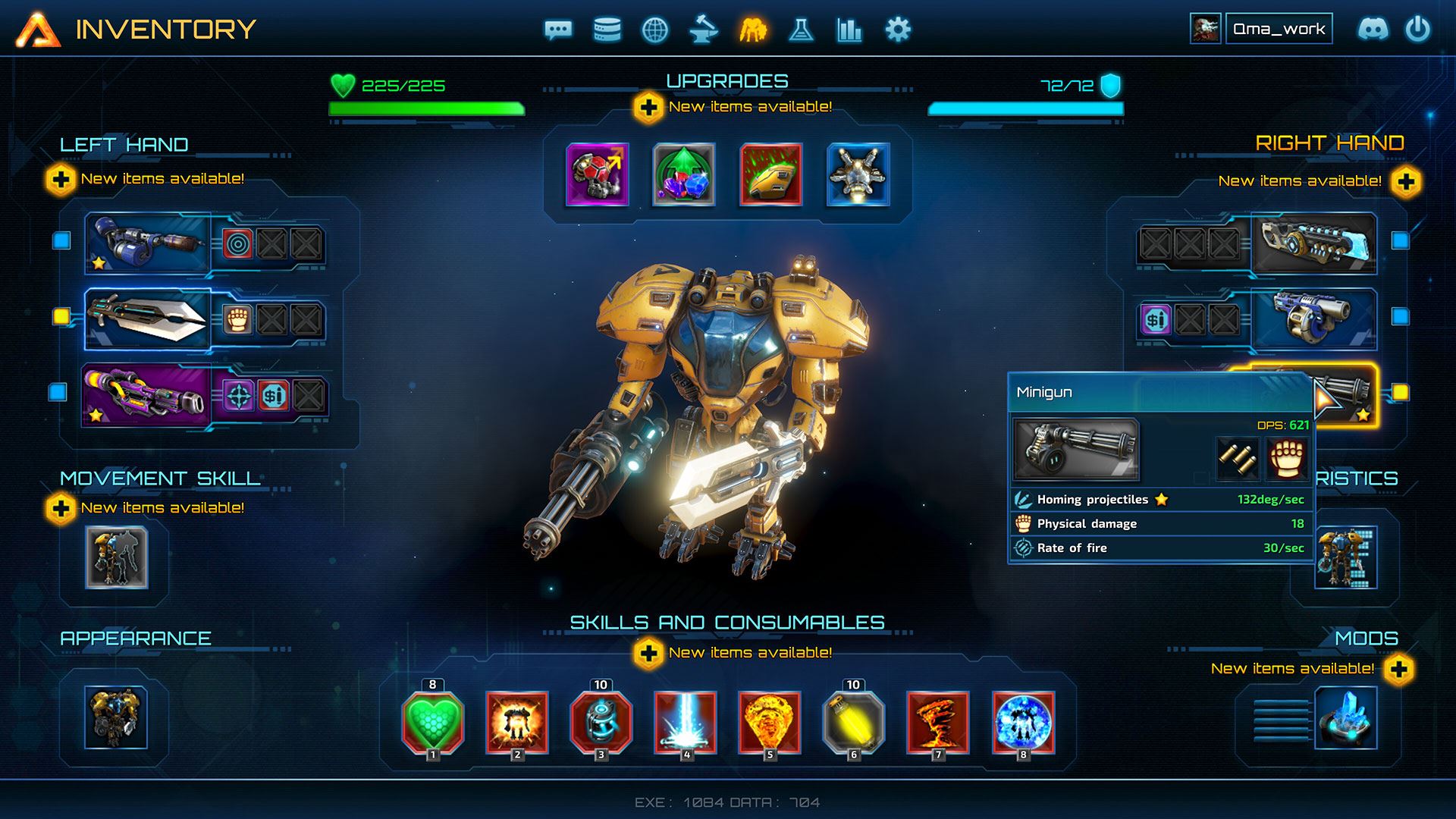This screenshot has width=1456, height=819.
Task: Select the blue crystal mod slot
Action: point(1345,717)
